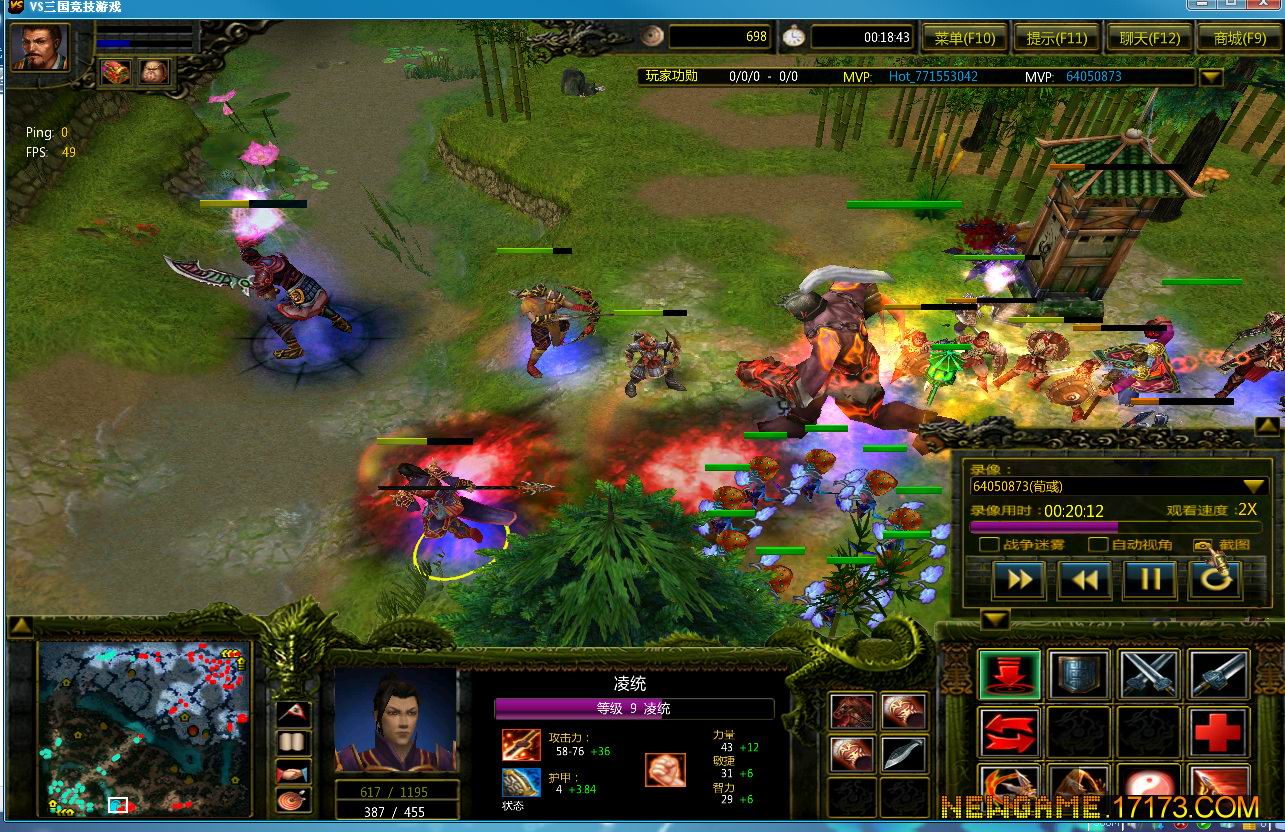Toggle the 战争迷雾 fog of war checkbox

tap(989, 545)
